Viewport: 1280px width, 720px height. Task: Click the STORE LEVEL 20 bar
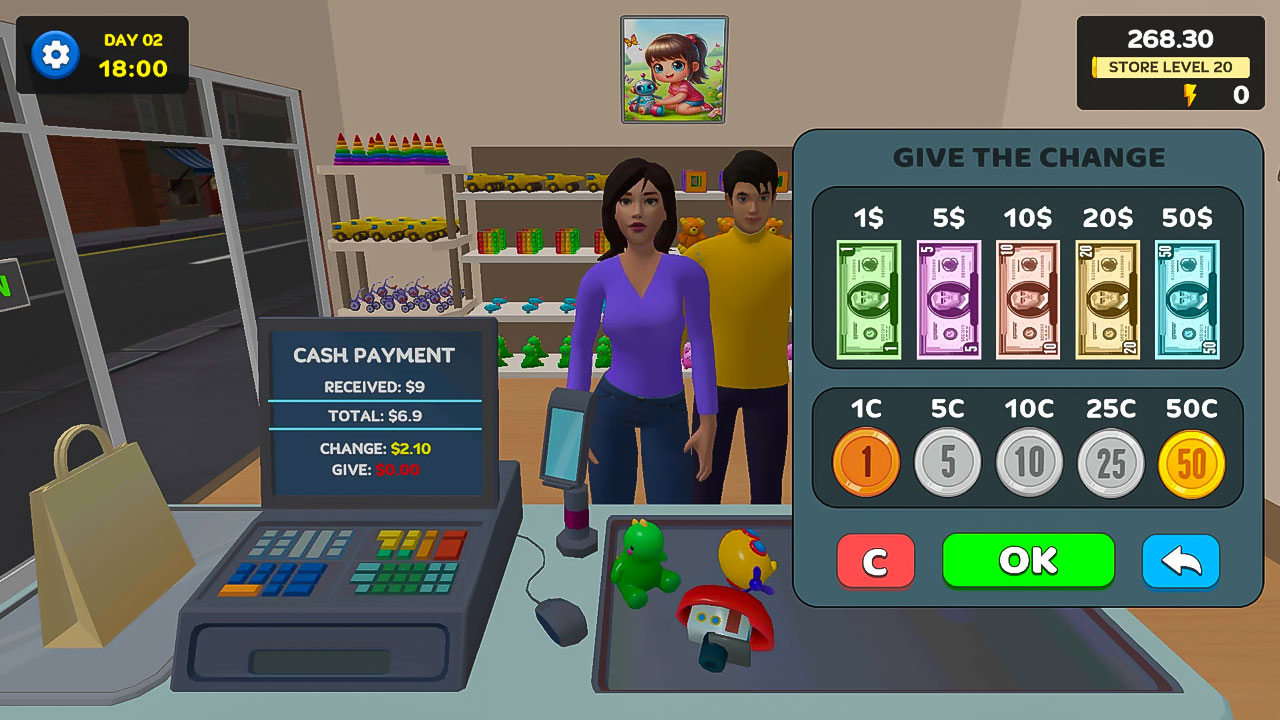pyautogui.click(x=1171, y=67)
